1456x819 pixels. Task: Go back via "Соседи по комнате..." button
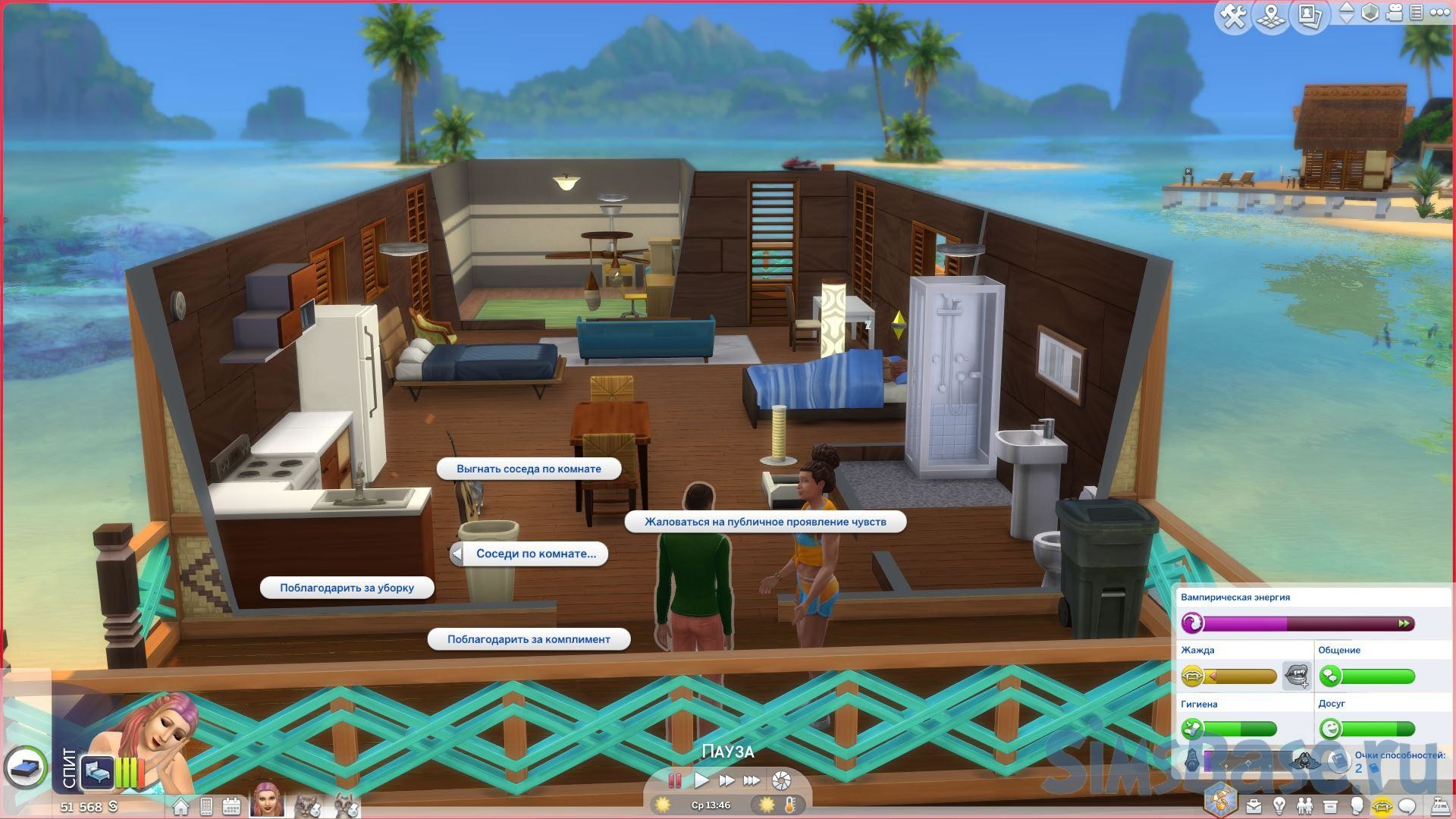pyautogui.click(x=529, y=554)
